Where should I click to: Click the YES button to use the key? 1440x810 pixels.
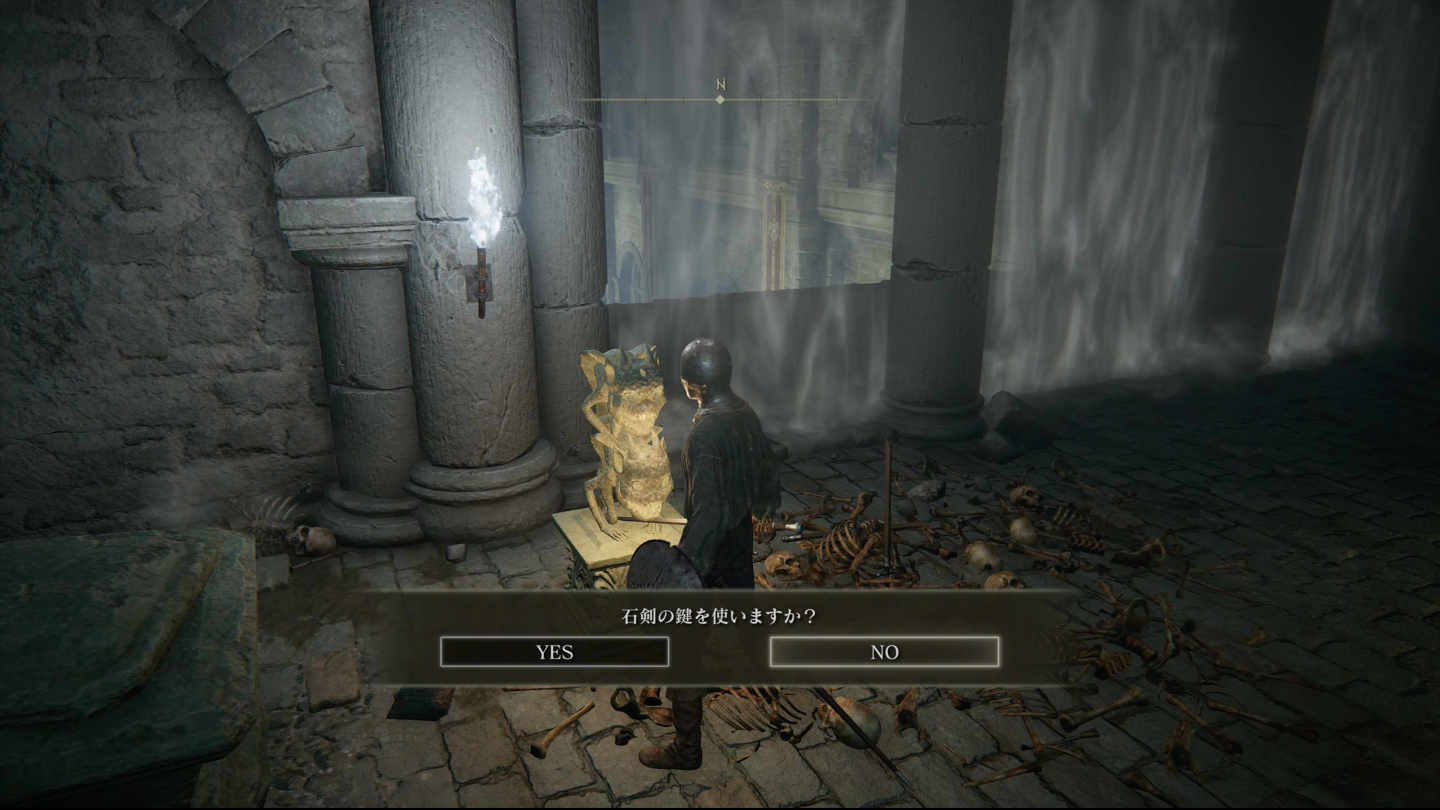pos(556,652)
